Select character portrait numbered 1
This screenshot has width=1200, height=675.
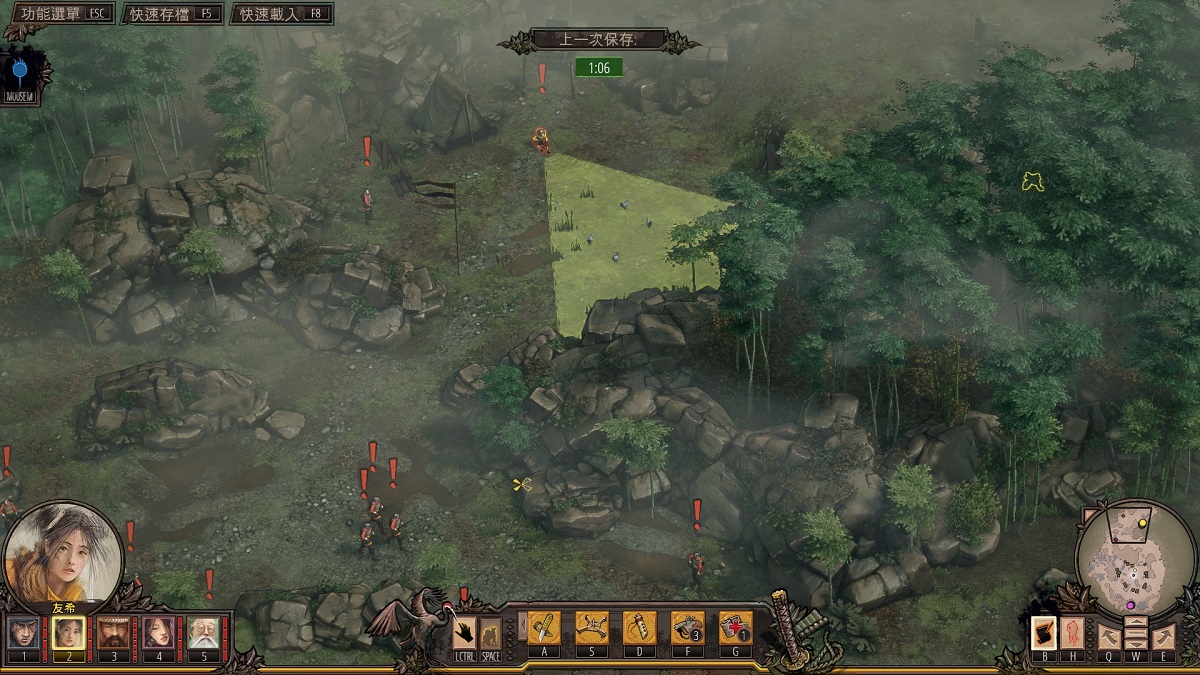point(24,632)
